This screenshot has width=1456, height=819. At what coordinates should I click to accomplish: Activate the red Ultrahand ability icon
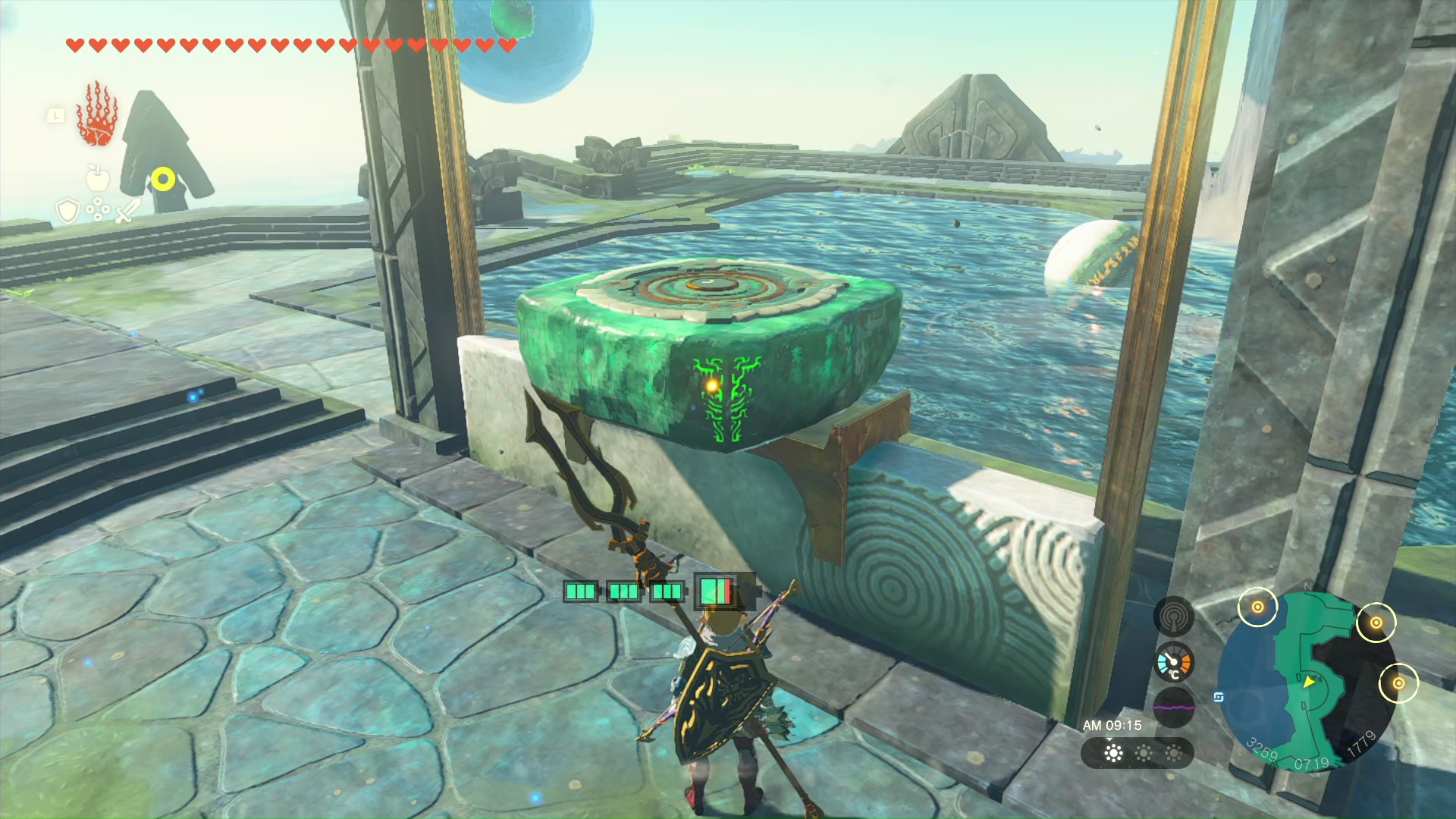[x=97, y=115]
